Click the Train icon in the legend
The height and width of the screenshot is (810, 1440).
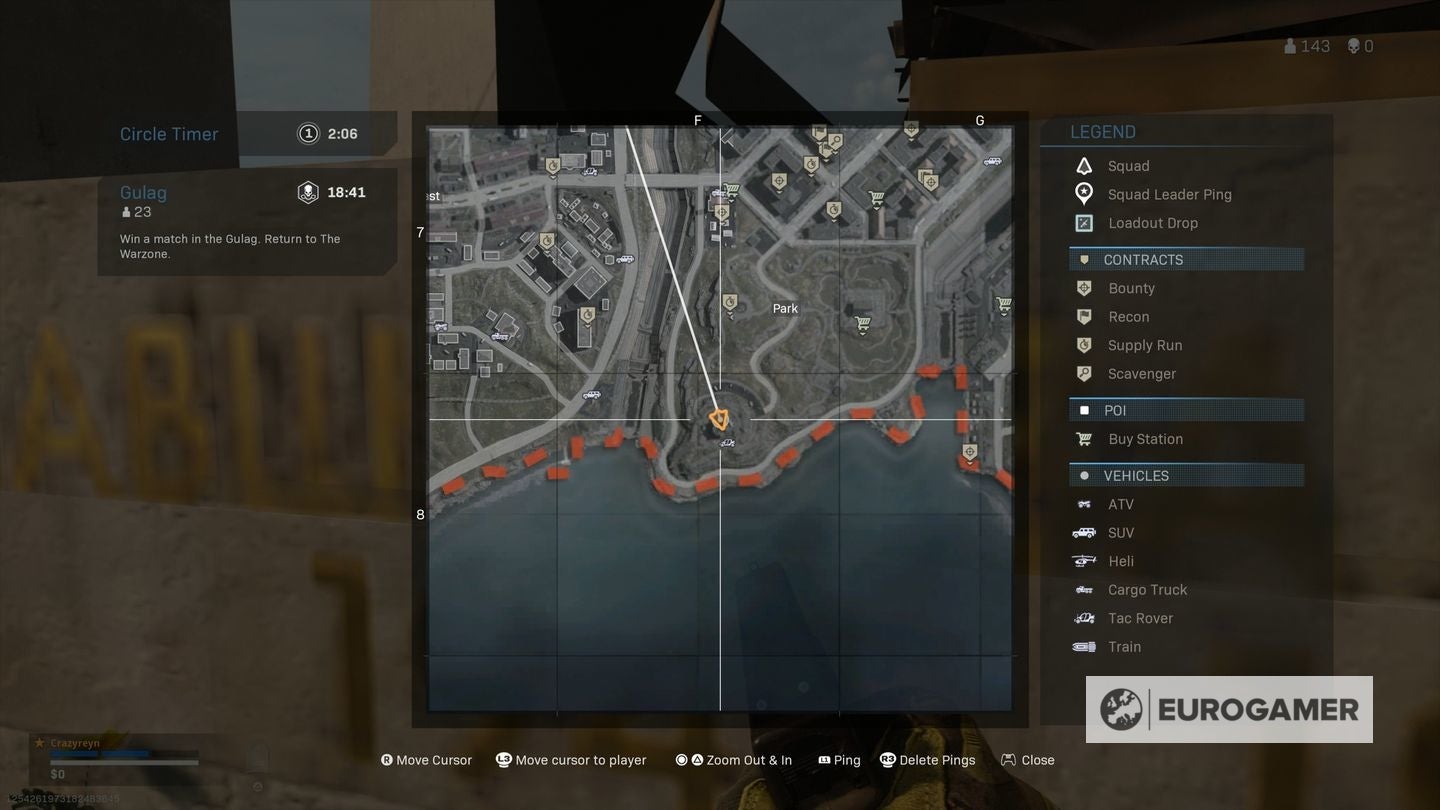(x=1084, y=646)
